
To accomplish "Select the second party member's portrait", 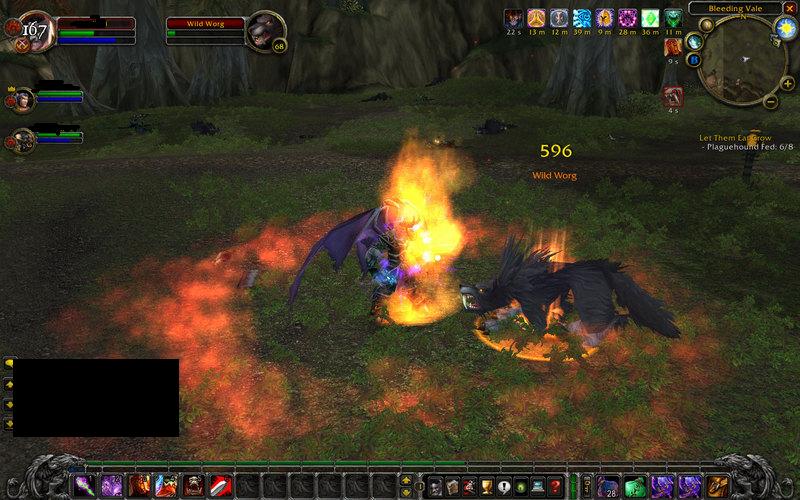I will tap(23, 138).
